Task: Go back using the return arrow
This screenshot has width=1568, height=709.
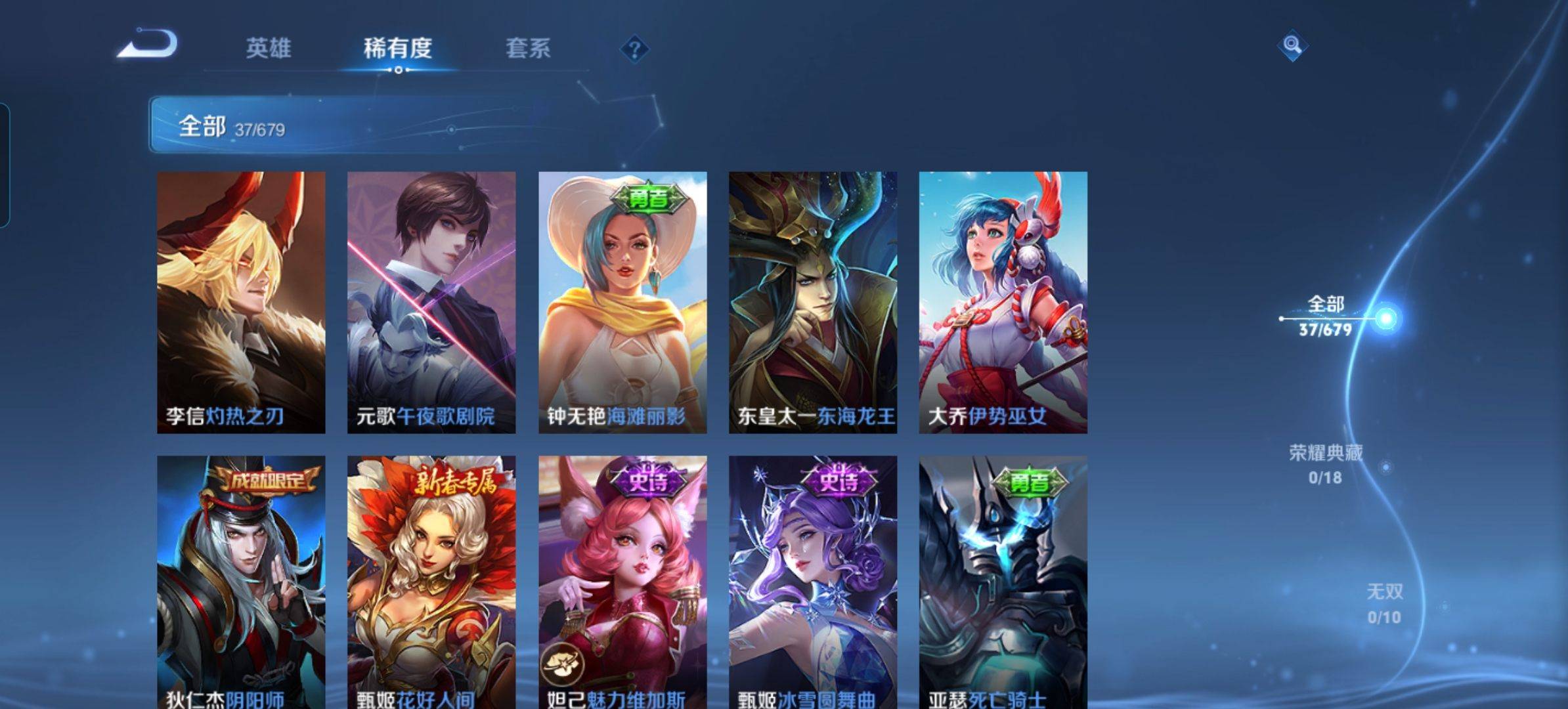Action: pos(148,45)
